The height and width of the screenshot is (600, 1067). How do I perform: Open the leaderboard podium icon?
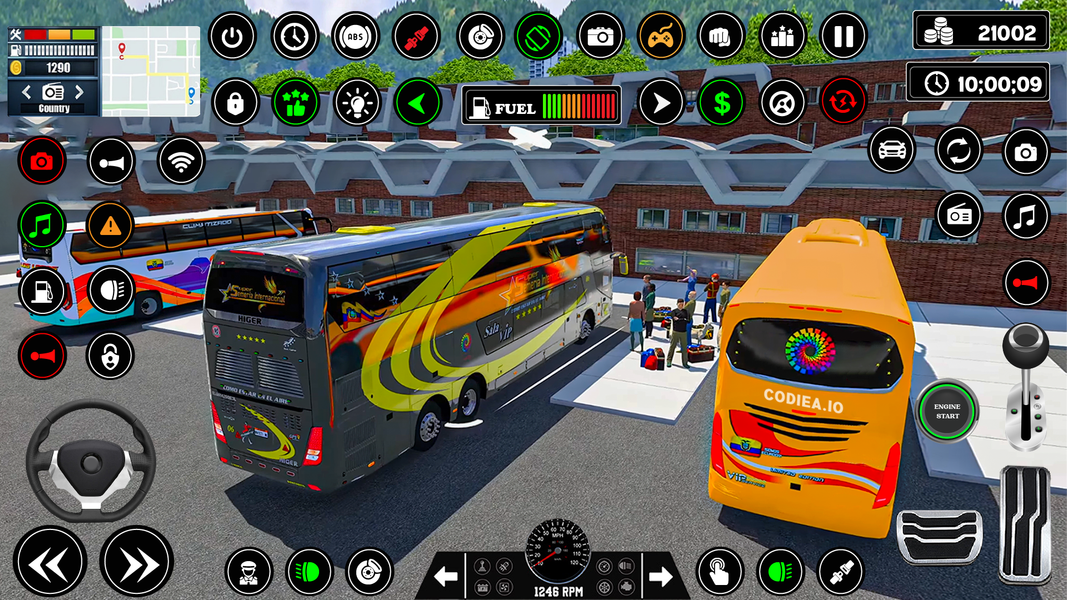pyautogui.click(x=782, y=37)
